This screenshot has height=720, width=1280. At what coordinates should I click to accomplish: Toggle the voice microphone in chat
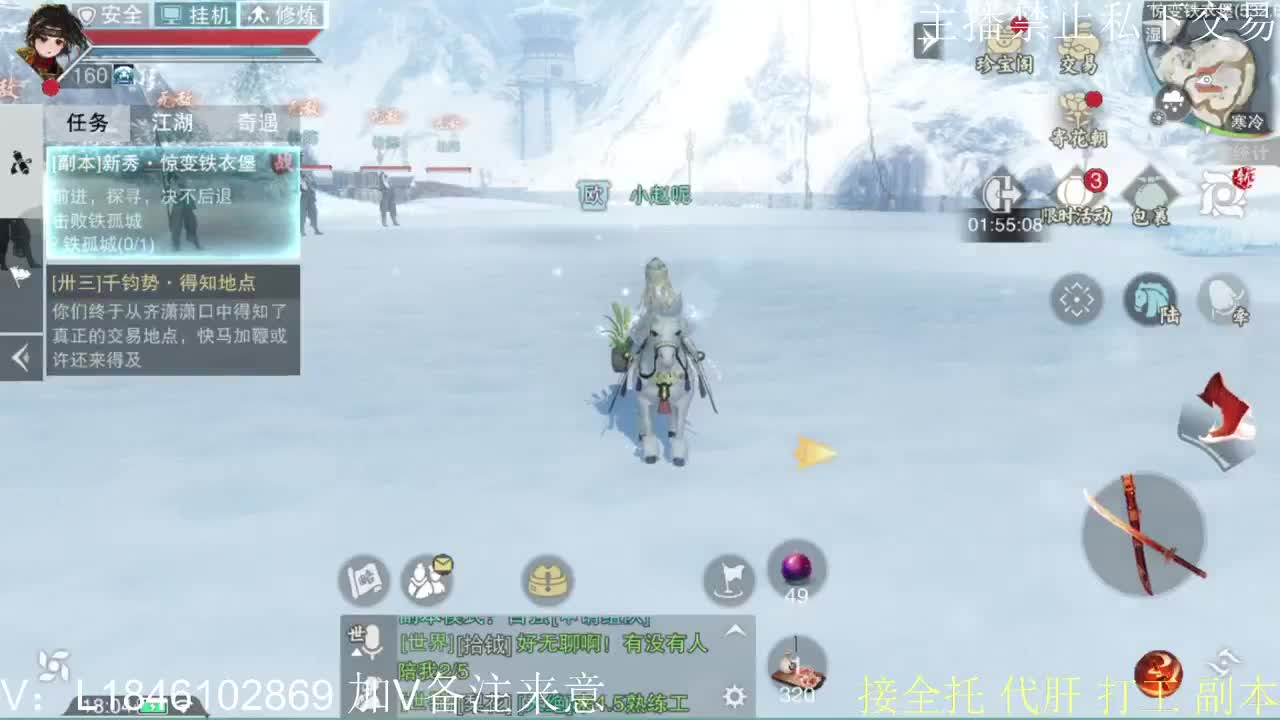(x=373, y=643)
